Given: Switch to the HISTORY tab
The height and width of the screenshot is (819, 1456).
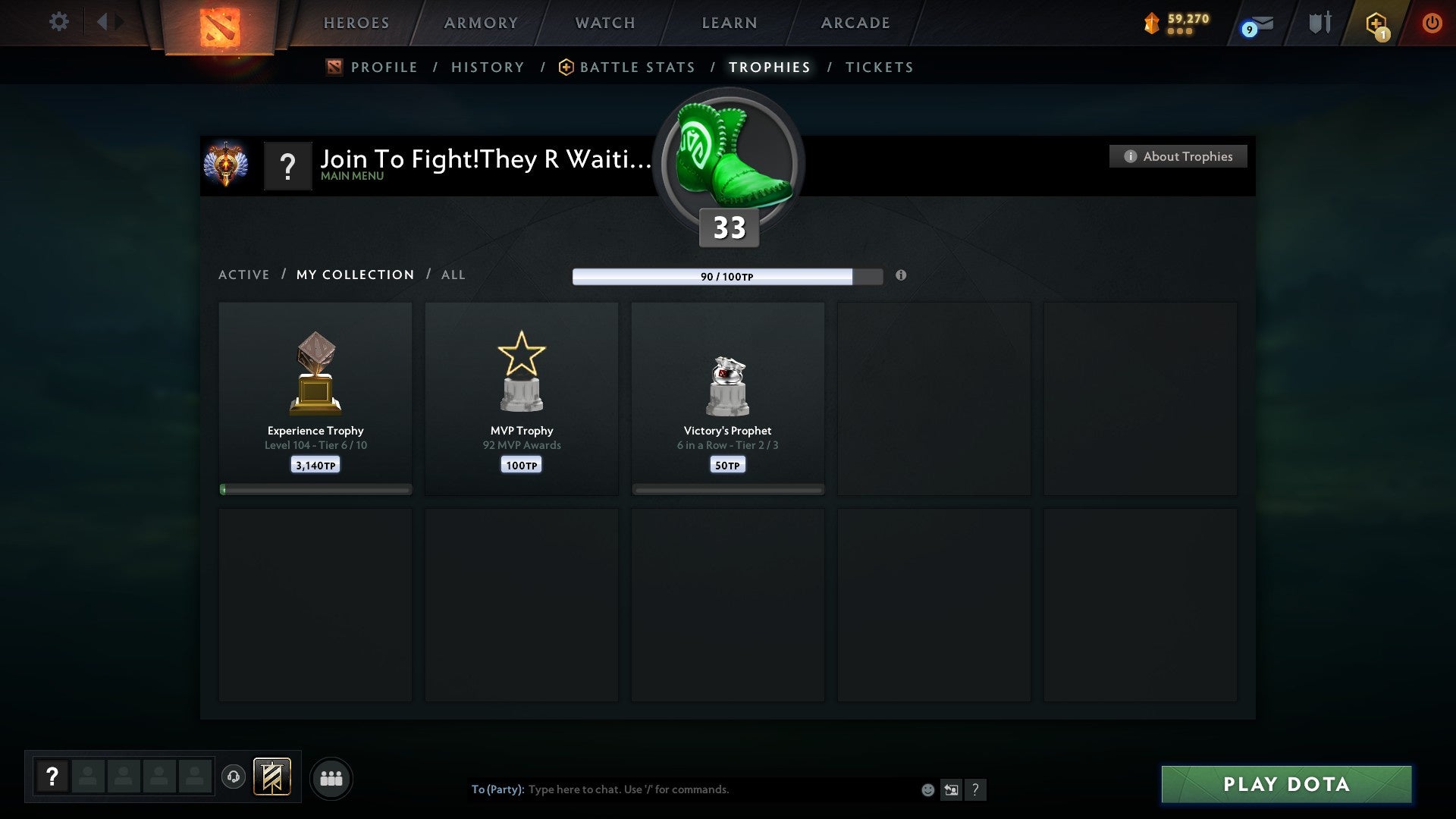Looking at the screenshot, I should [488, 67].
